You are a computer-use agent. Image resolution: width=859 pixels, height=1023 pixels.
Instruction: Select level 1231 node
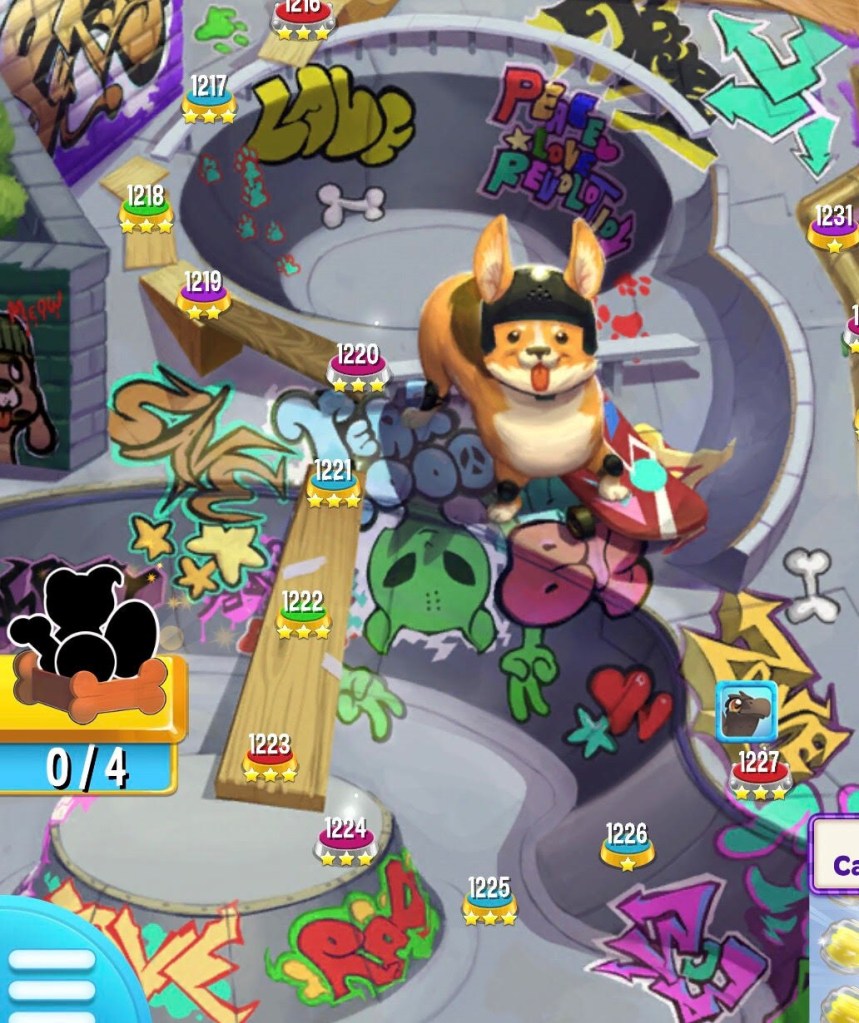(834, 229)
